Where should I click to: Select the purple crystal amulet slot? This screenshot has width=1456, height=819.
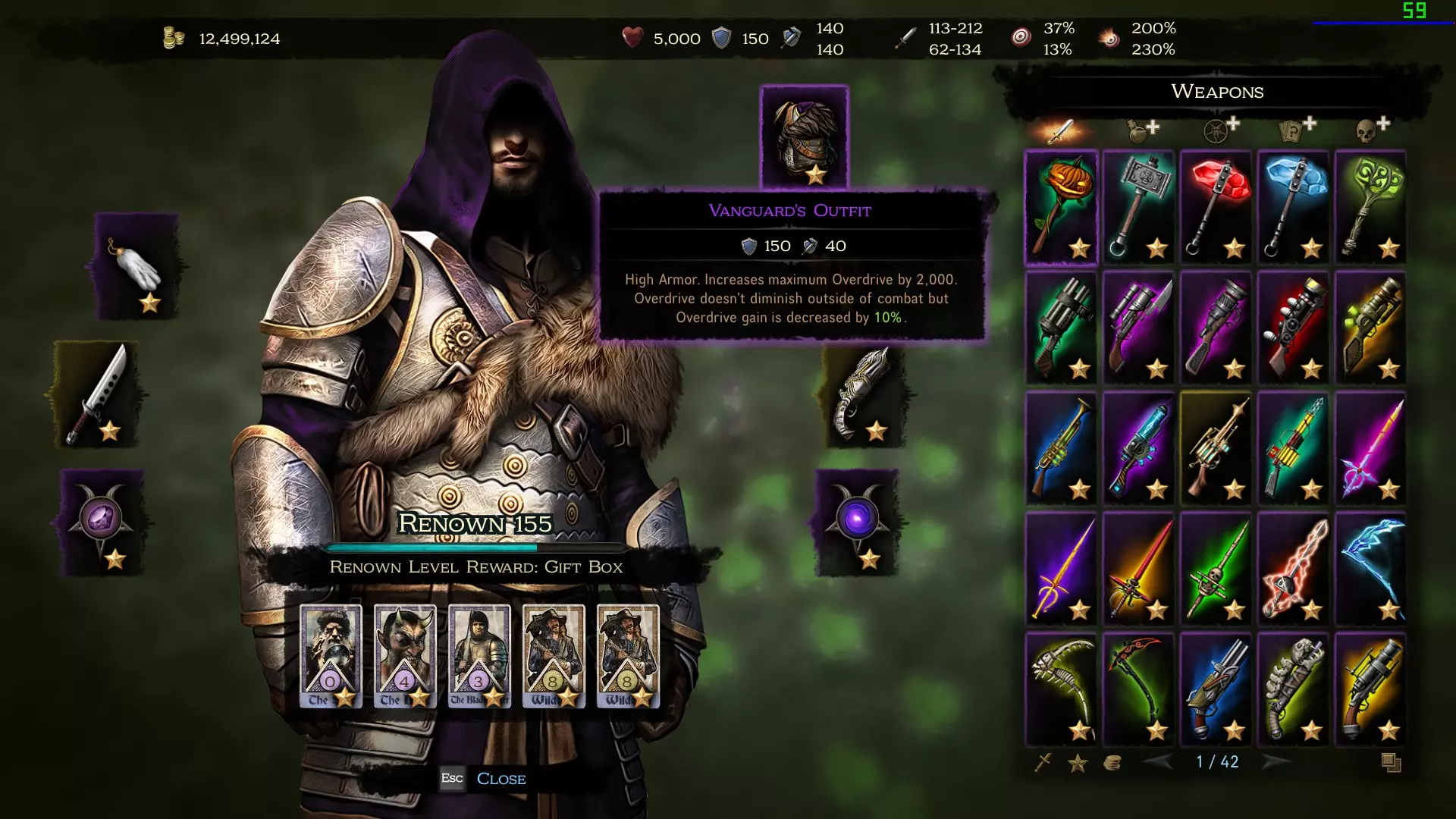click(101, 522)
